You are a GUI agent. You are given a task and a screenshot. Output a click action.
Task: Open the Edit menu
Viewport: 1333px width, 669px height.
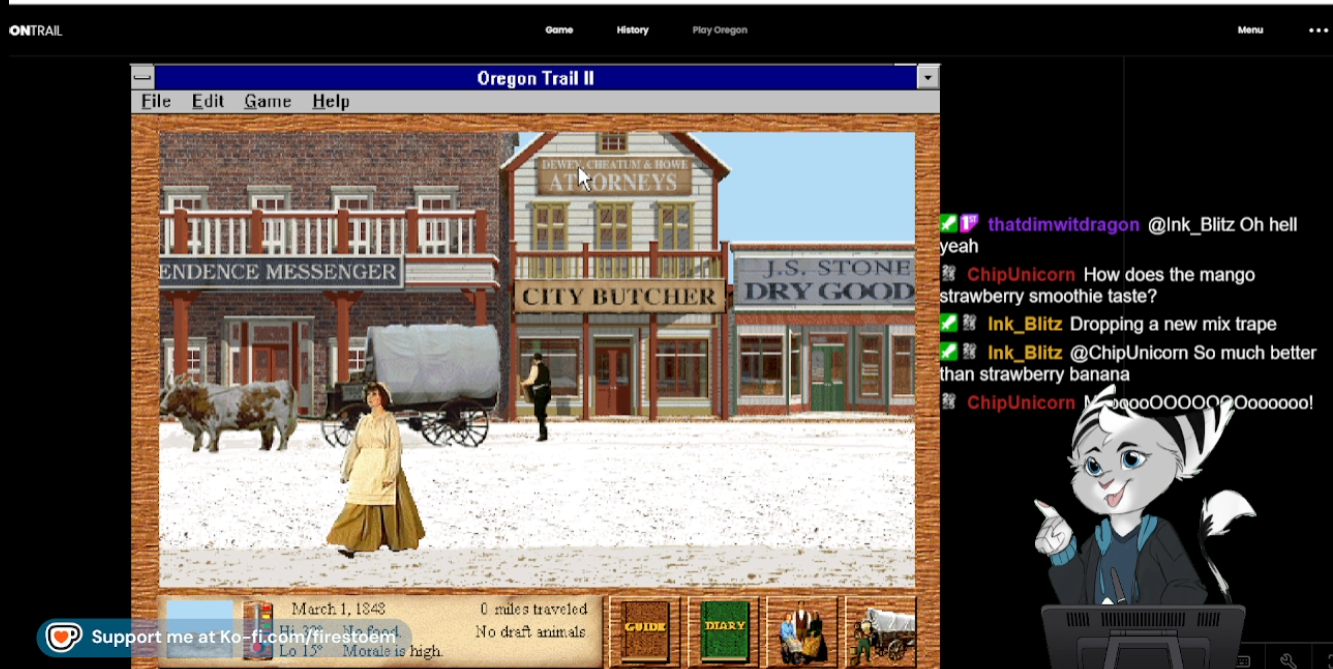pos(208,102)
